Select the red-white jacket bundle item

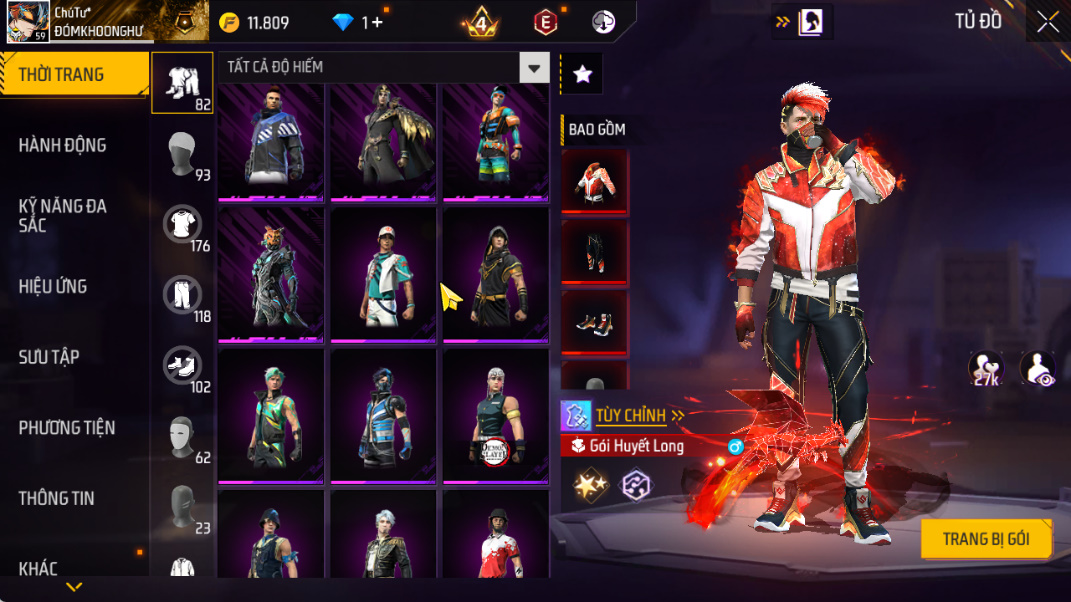click(594, 181)
